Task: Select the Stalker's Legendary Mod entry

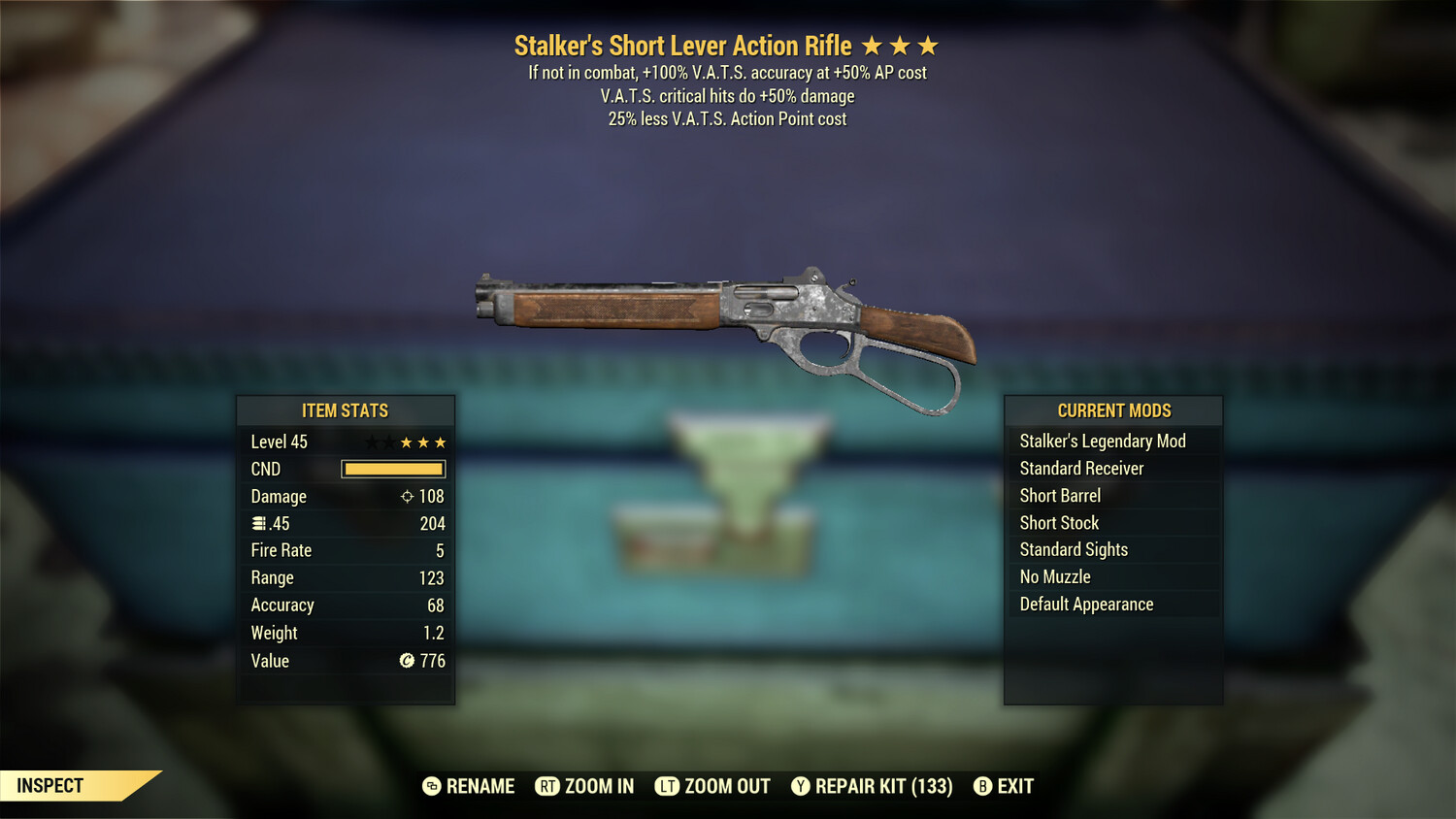Action: pos(1102,441)
